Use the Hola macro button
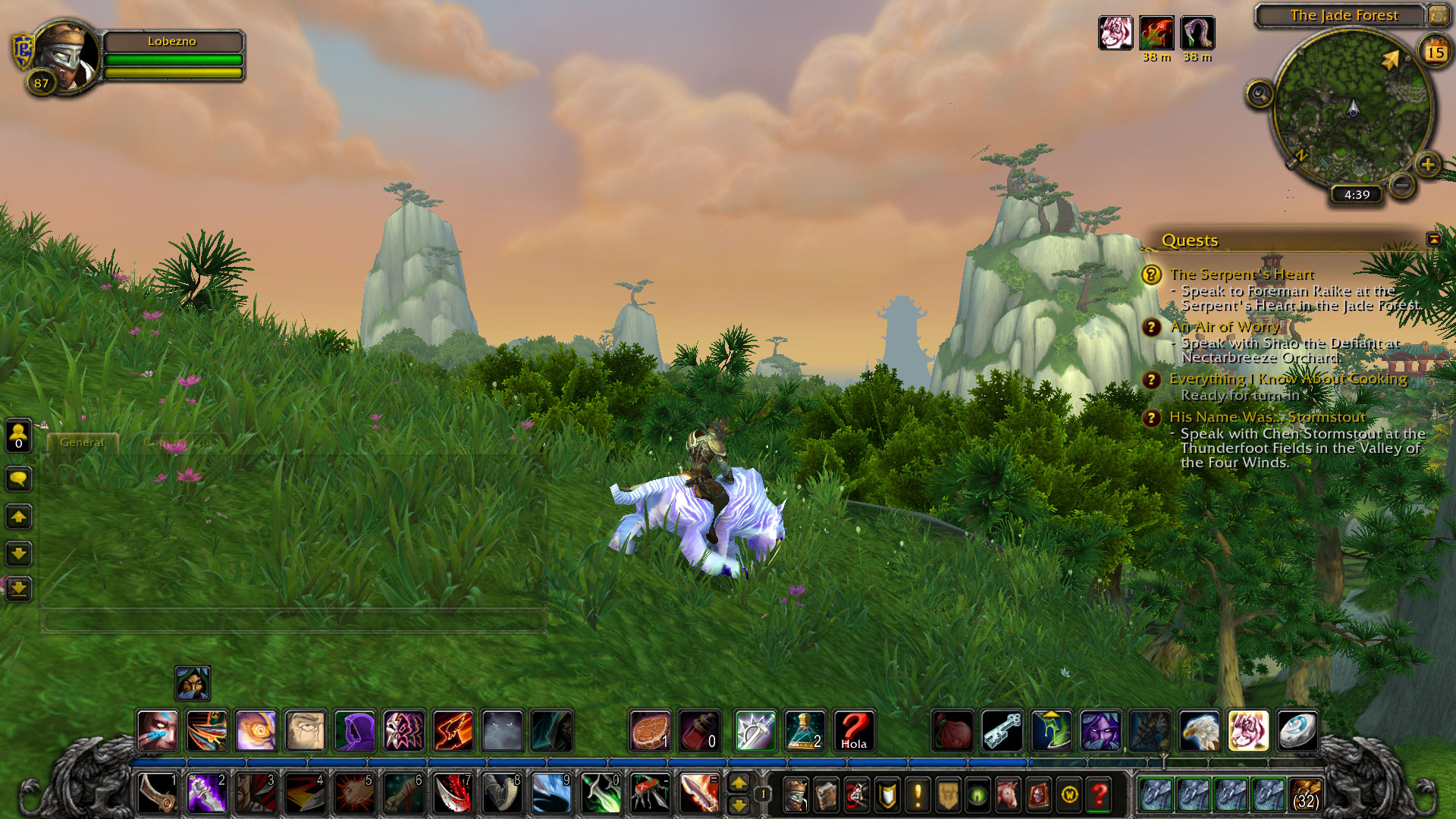The image size is (1456, 819). (x=854, y=731)
